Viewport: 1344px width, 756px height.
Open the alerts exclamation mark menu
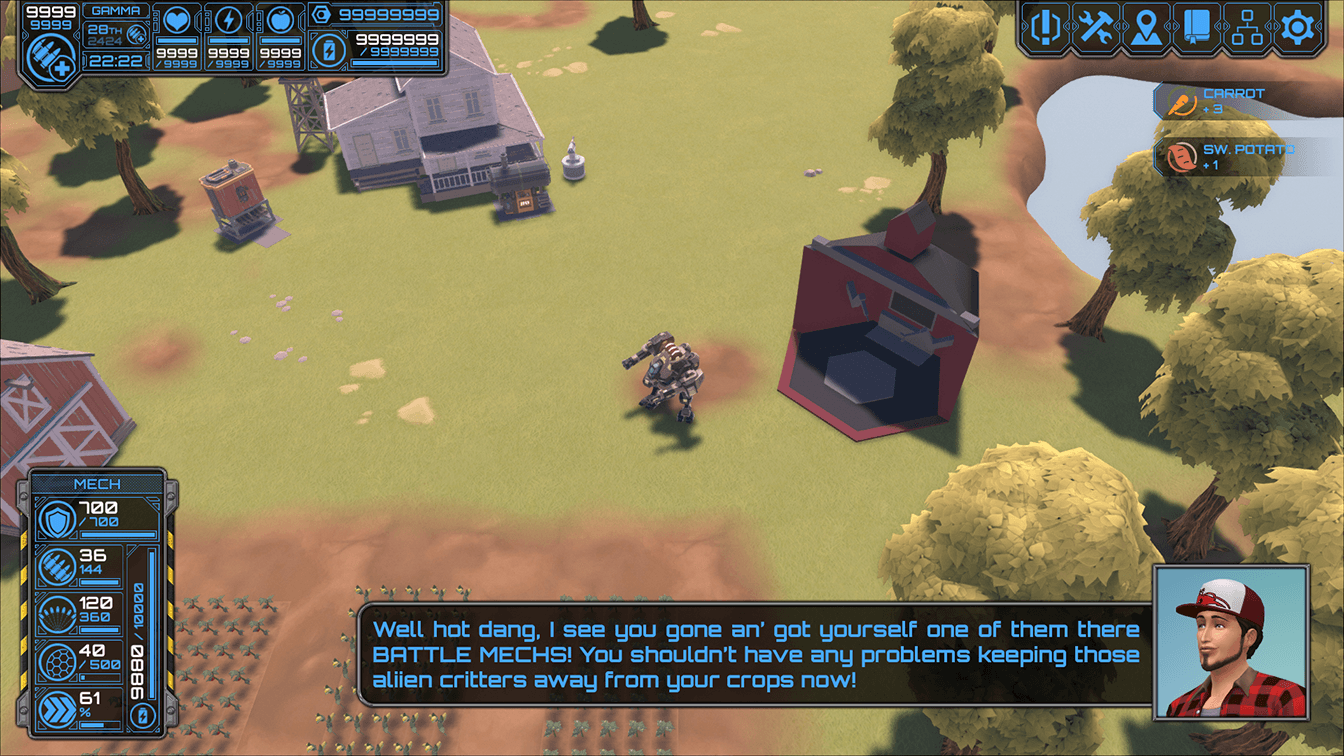click(1044, 26)
